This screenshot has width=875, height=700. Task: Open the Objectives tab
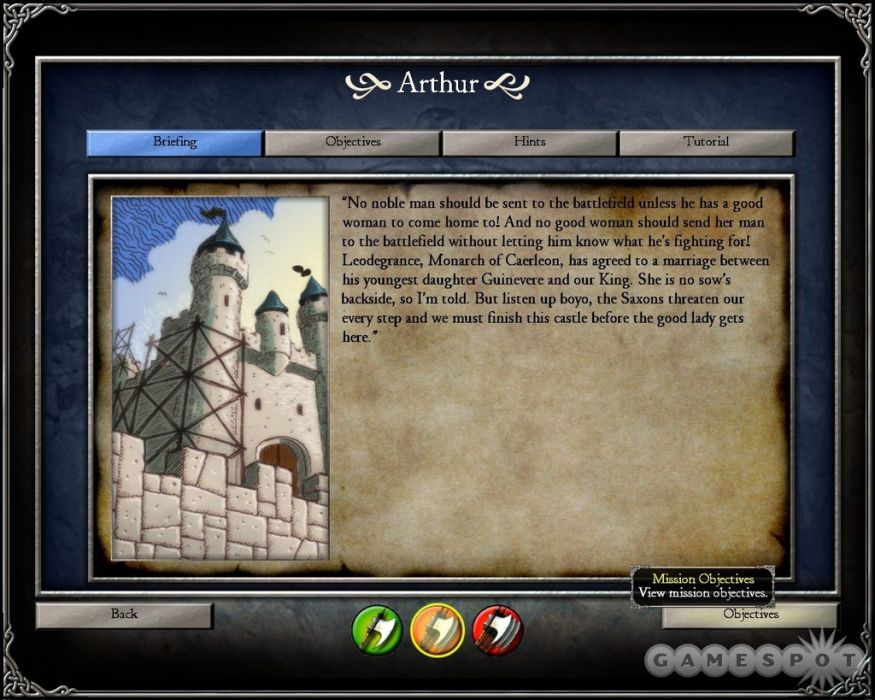[352, 142]
